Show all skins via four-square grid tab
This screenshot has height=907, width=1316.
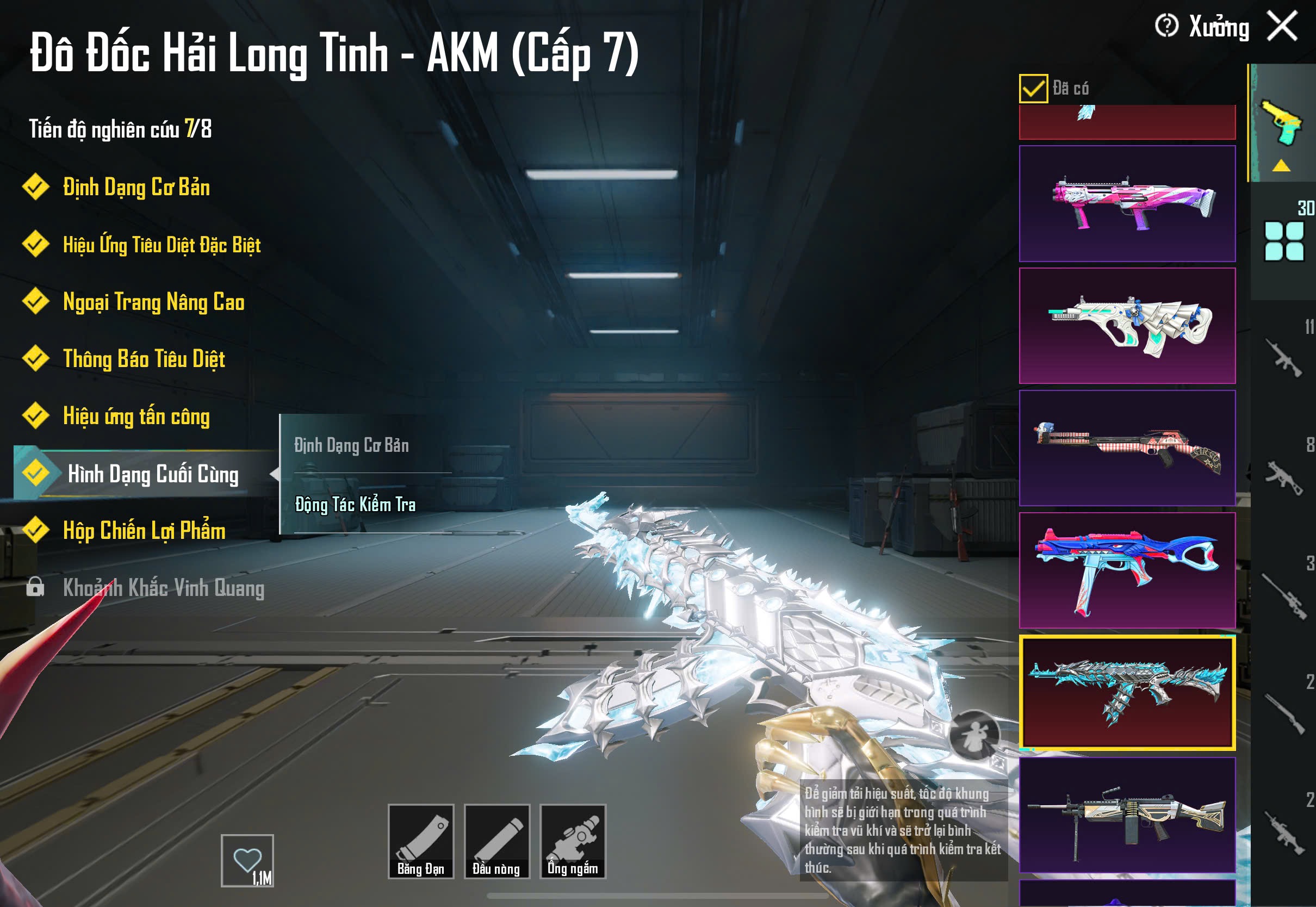(1283, 241)
